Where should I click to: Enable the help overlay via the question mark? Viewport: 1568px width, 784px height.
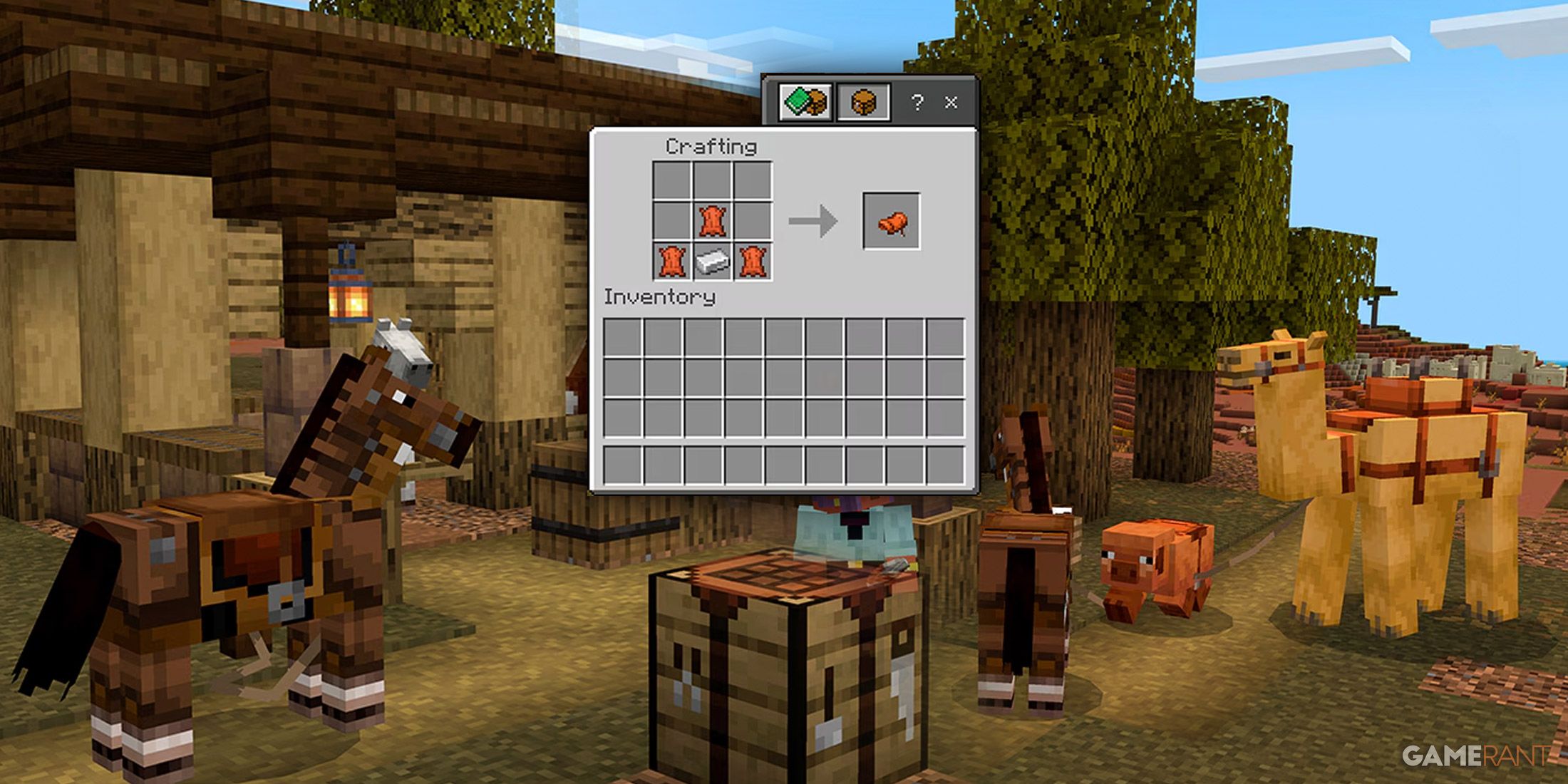tap(918, 103)
